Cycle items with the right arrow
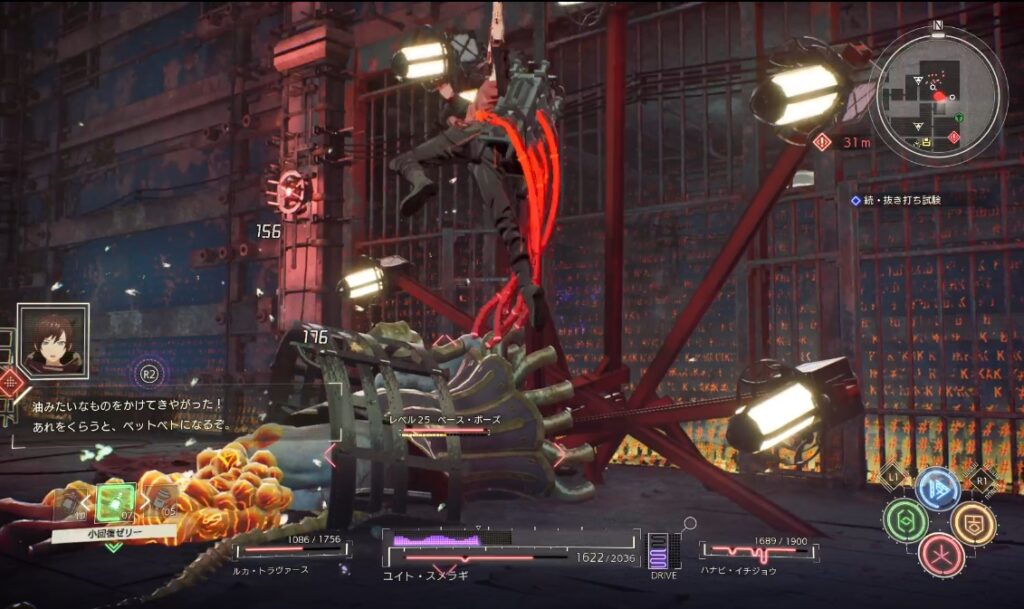1024x609 pixels. click(x=143, y=503)
